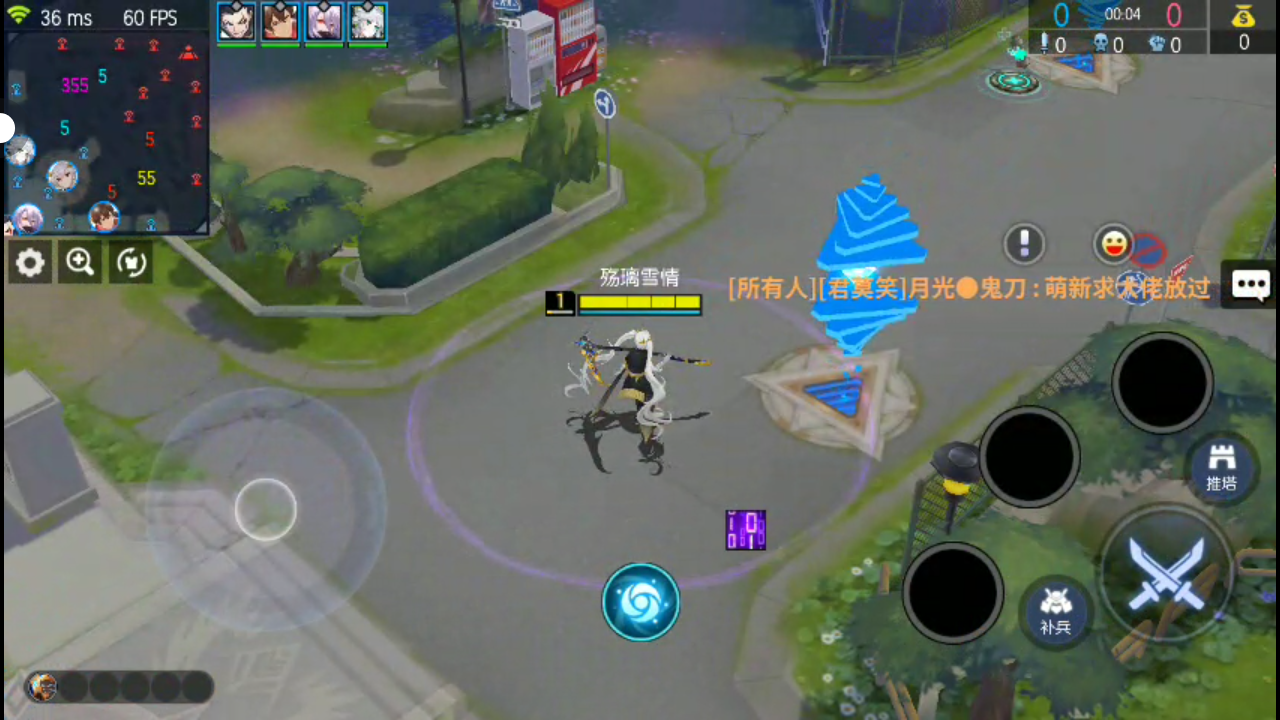Toggle the emoji quick-chat smiley
The image size is (1280, 720).
[1113, 243]
